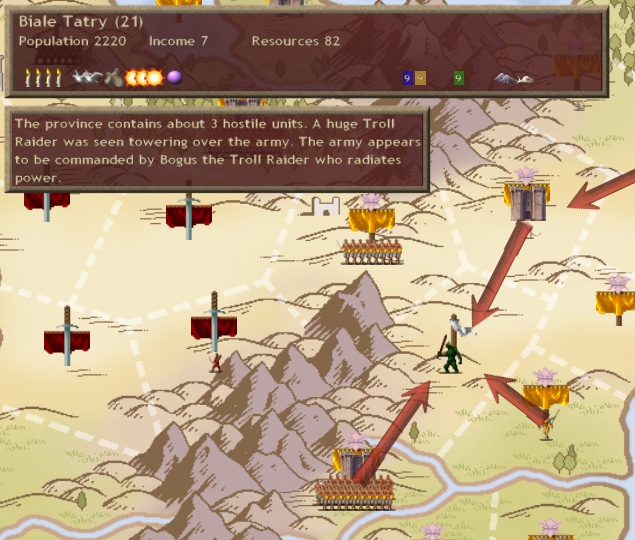Click the dominion candles icon
Screen dimensions: 635x540
point(43,77)
